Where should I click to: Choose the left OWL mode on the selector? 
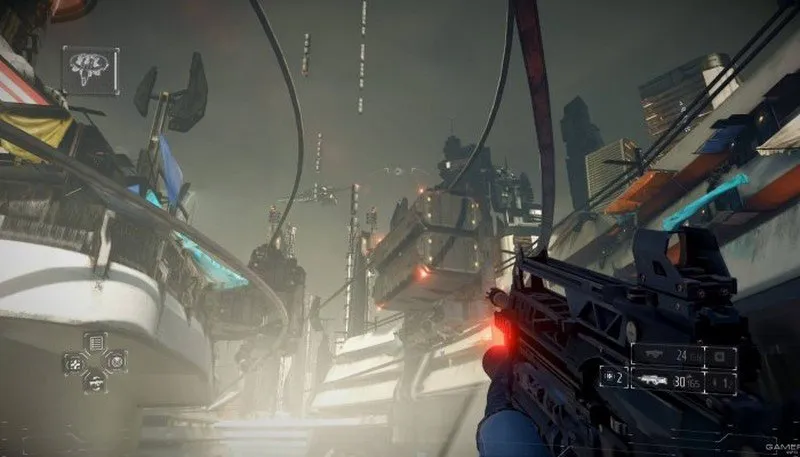pyautogui.click(x=74, y=362)
